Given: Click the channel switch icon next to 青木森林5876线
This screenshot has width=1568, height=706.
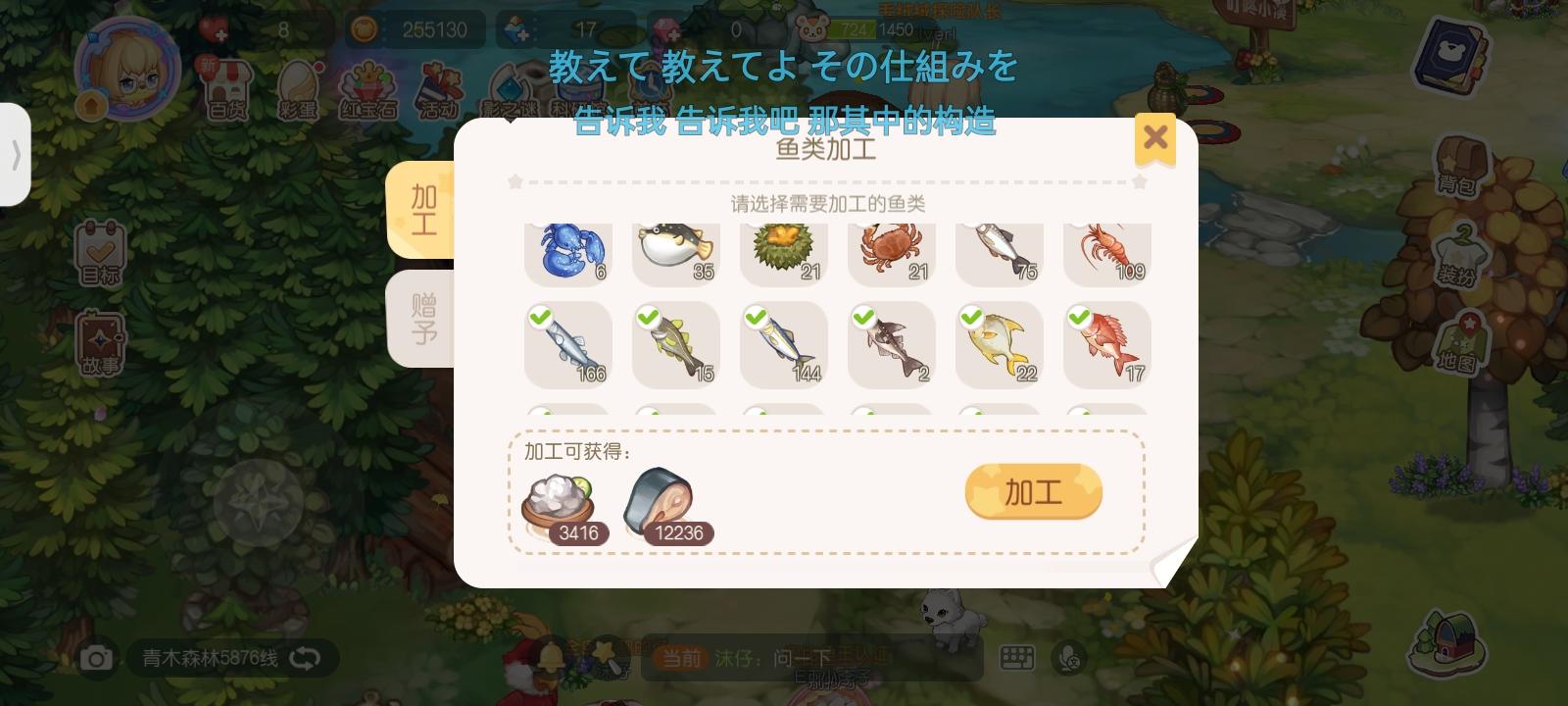Looking at the screenshot, I should coord(304,659).
